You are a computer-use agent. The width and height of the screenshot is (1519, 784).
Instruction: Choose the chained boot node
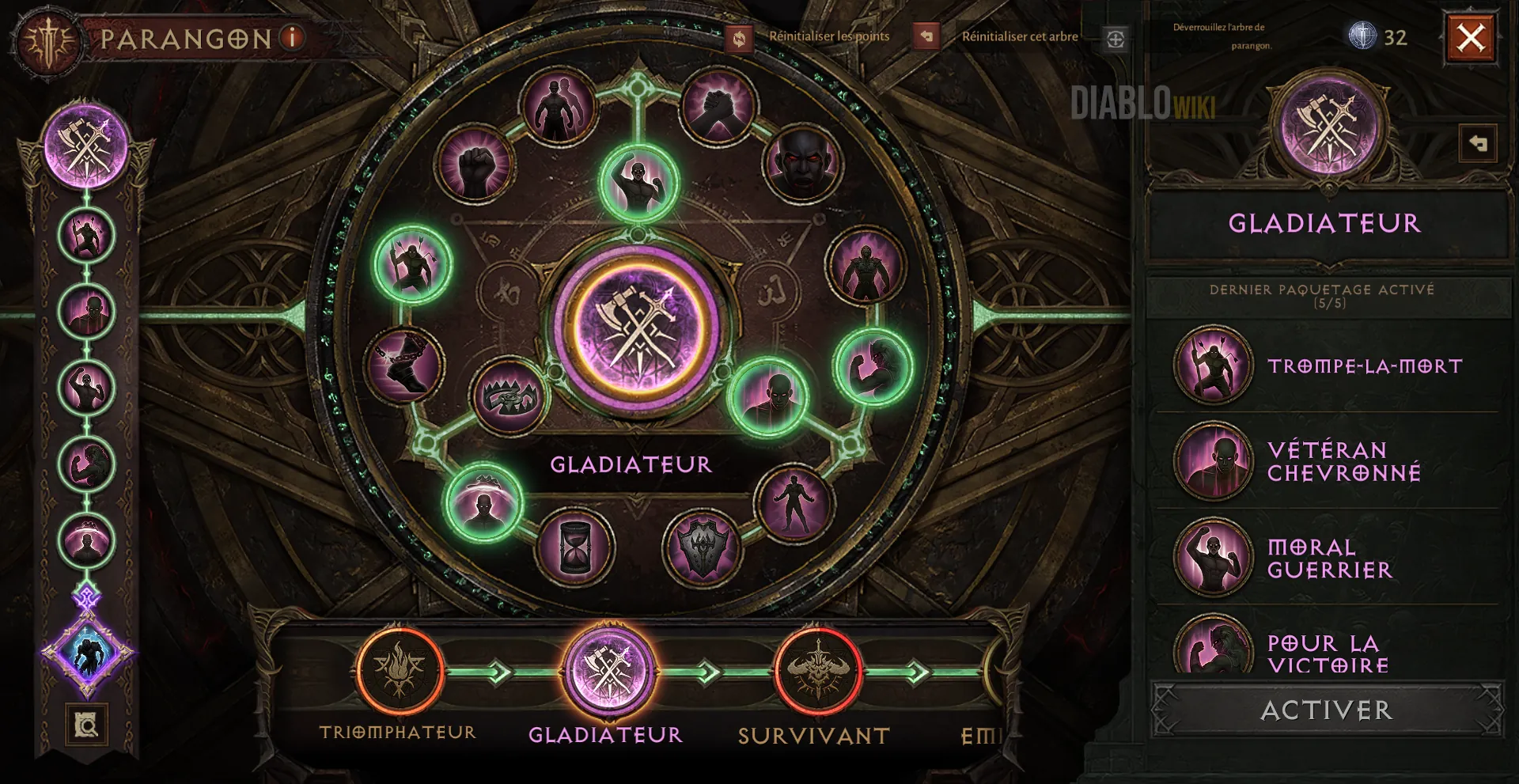click(405, 365)
